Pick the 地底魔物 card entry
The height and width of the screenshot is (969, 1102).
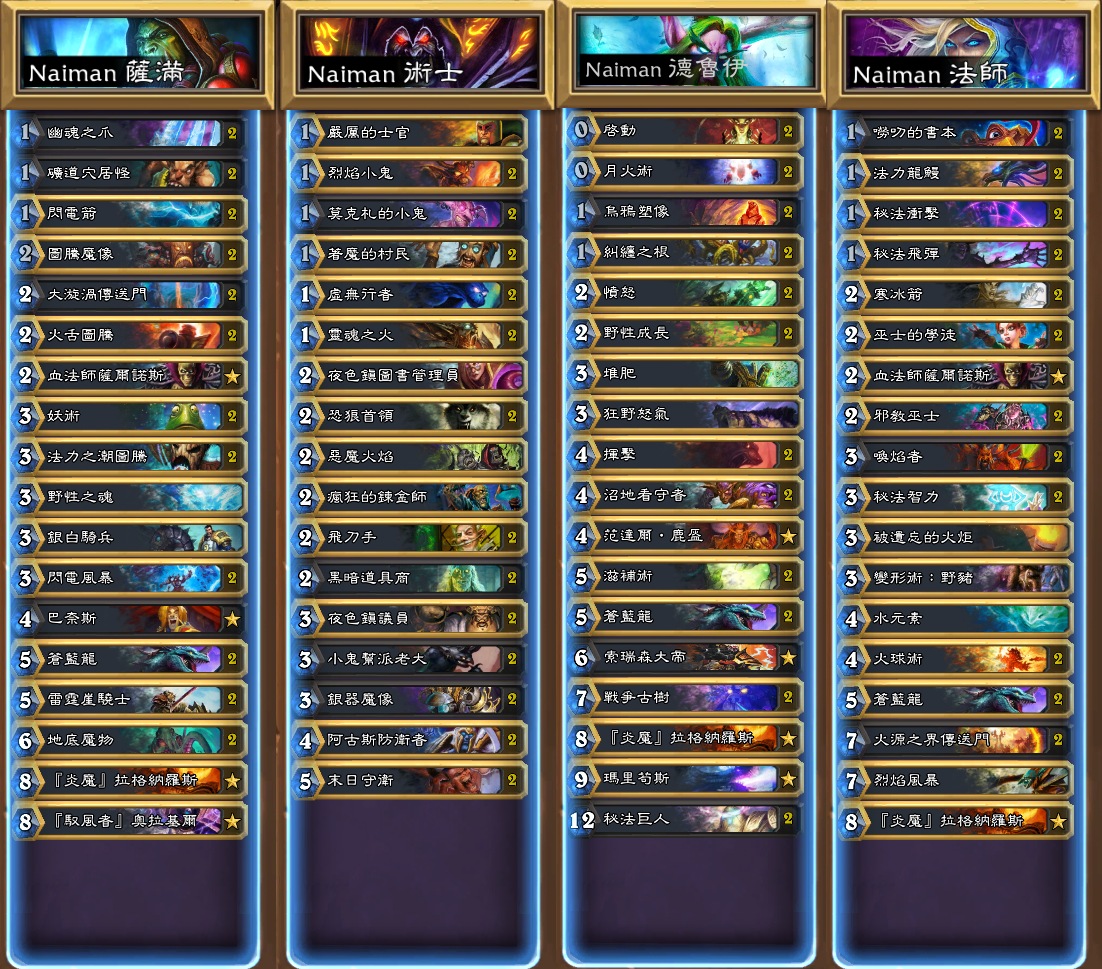coord(130,739)
